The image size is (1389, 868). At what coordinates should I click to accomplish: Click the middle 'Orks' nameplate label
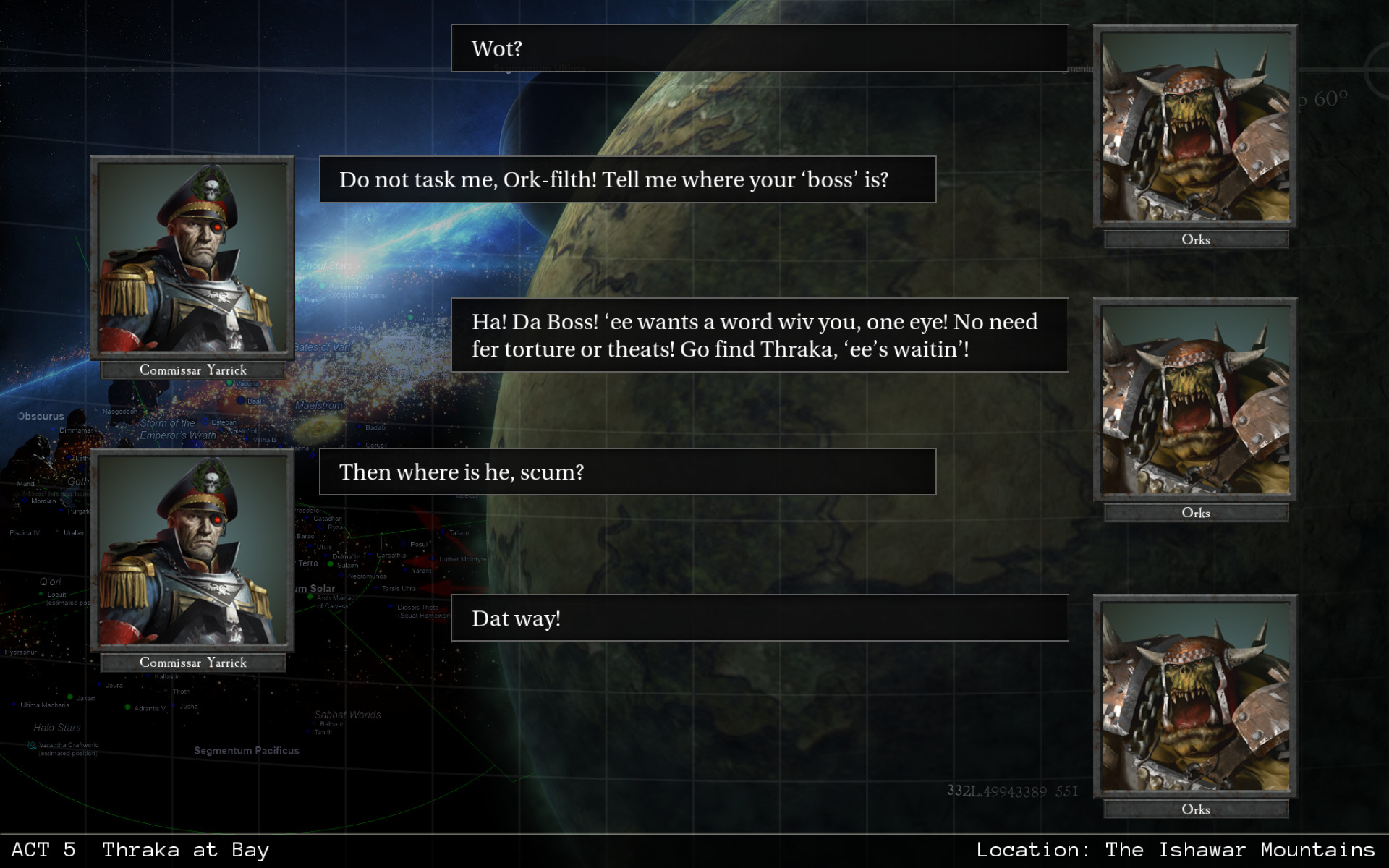pyautogui.click(x=1195, y=513)
